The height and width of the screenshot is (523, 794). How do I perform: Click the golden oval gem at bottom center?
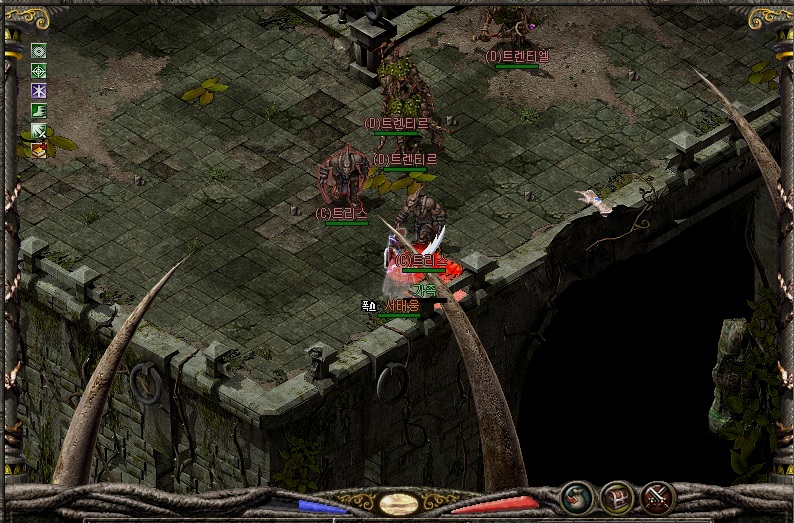(398, 503)
